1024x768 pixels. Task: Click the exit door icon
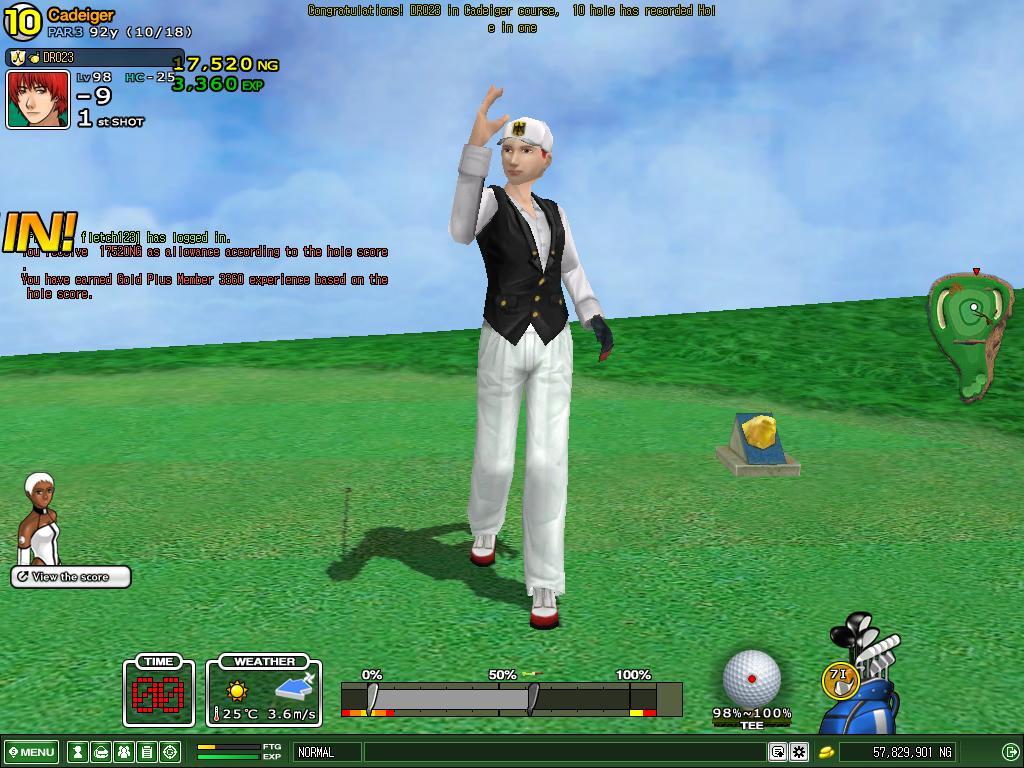pyautogui.click(x=1010, y=752)
